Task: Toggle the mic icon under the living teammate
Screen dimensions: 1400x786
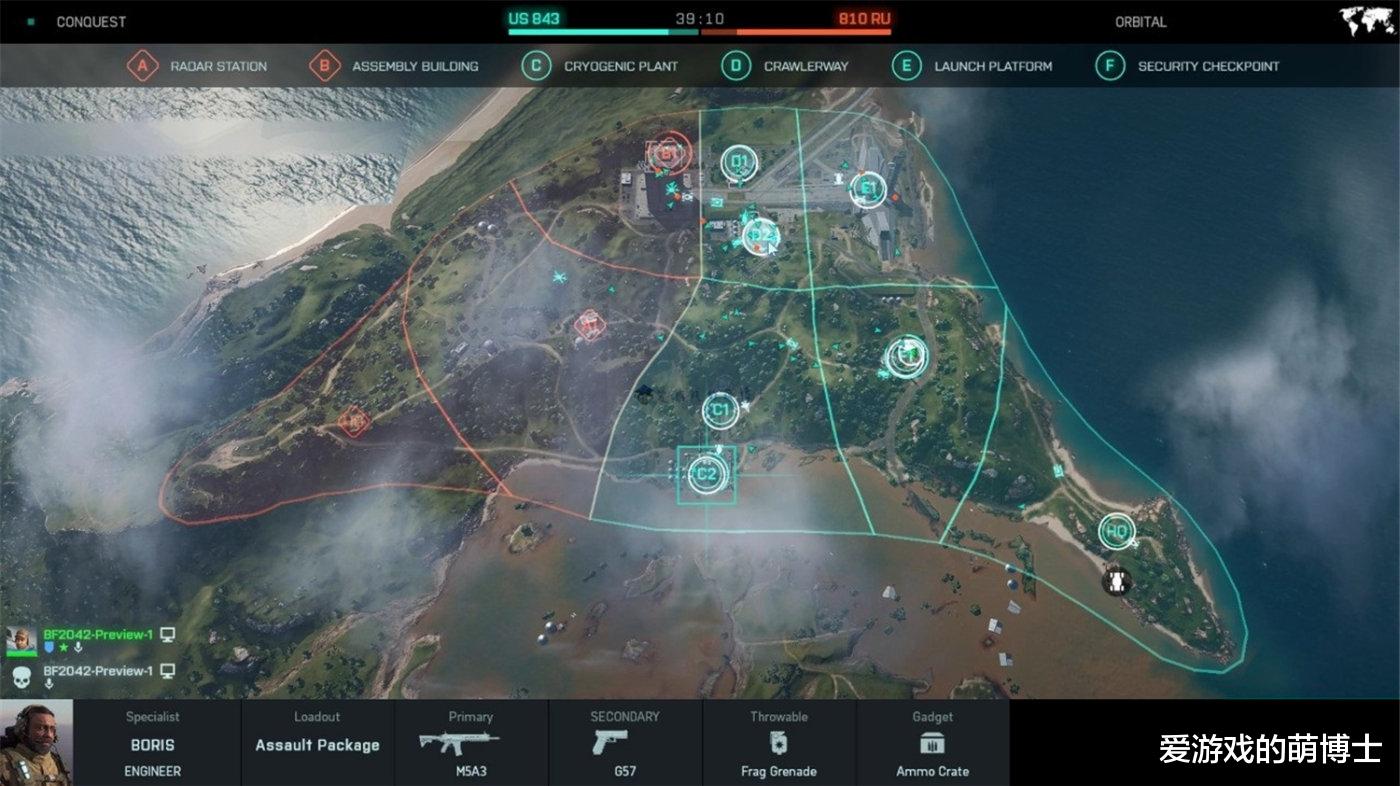Action: point(78,648)
